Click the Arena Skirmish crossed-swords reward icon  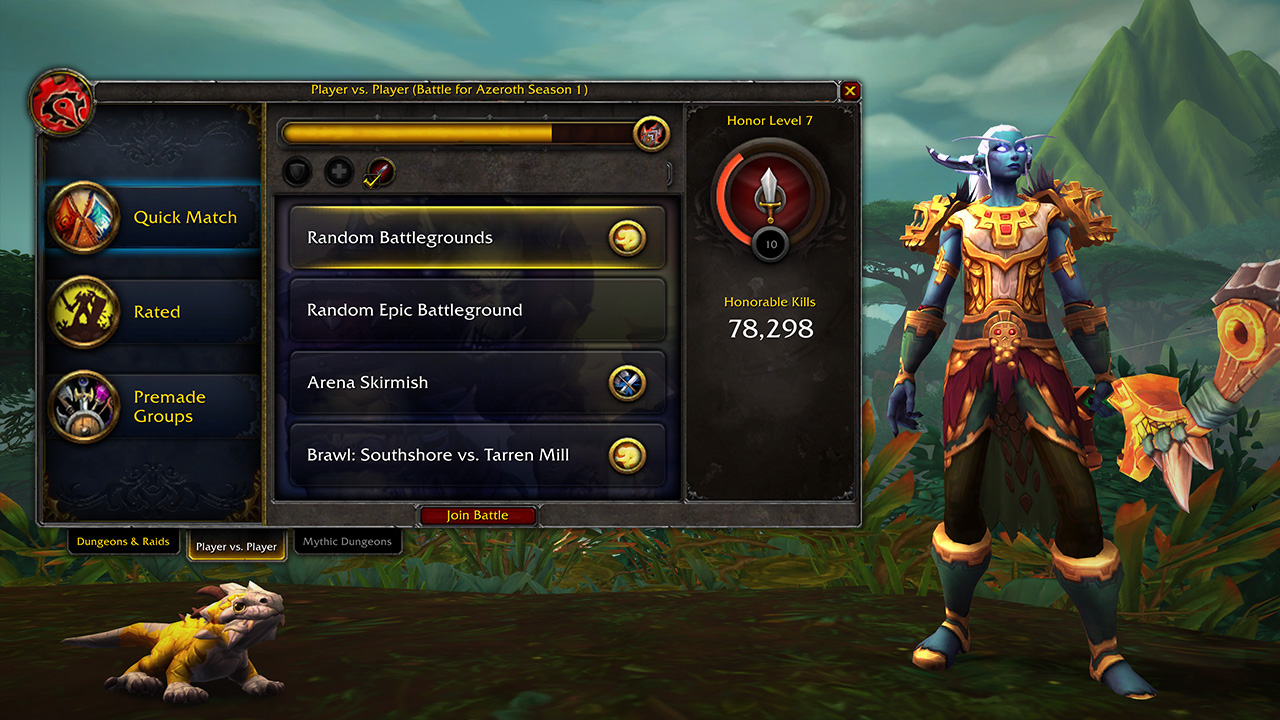point(628,382)
